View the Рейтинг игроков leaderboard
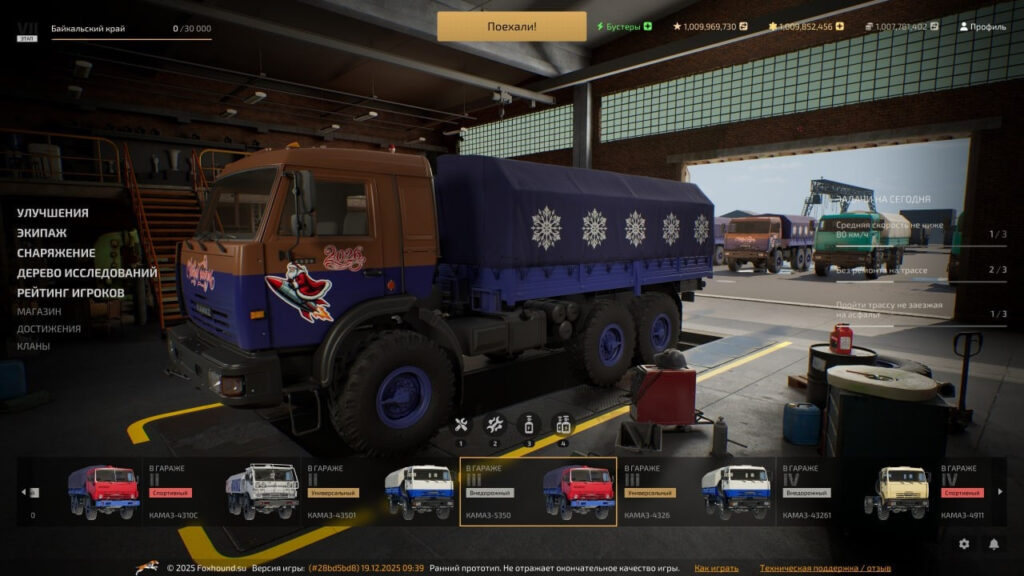The width and height of the screenshot is (1024, 576). (70, 293)
